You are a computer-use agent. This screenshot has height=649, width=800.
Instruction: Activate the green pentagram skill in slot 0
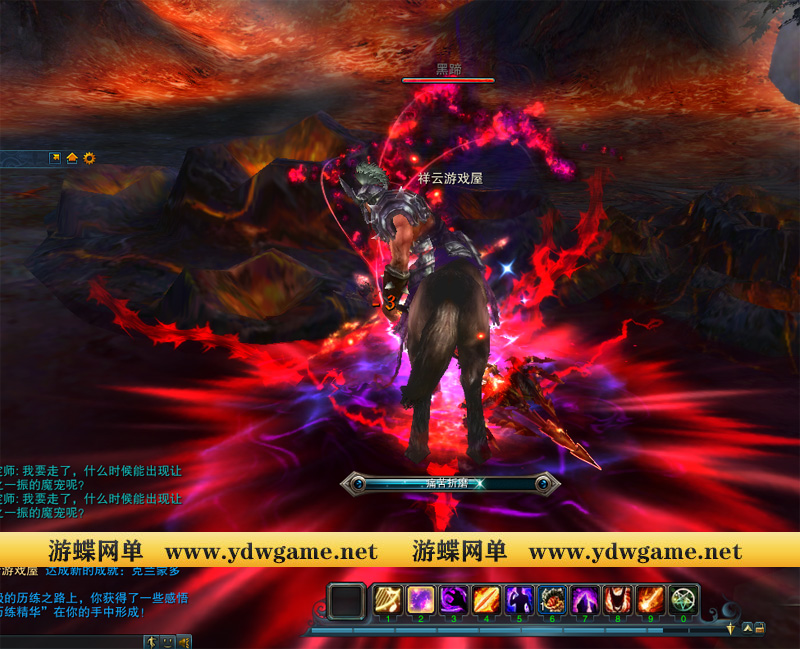point(684,600)
